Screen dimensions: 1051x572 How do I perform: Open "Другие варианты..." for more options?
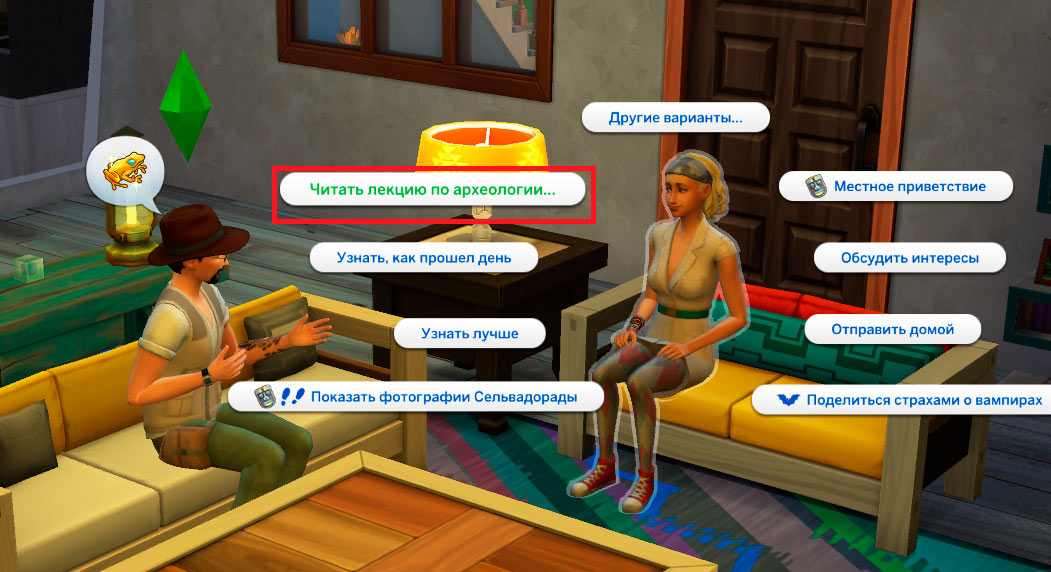[x=675, y=118]
